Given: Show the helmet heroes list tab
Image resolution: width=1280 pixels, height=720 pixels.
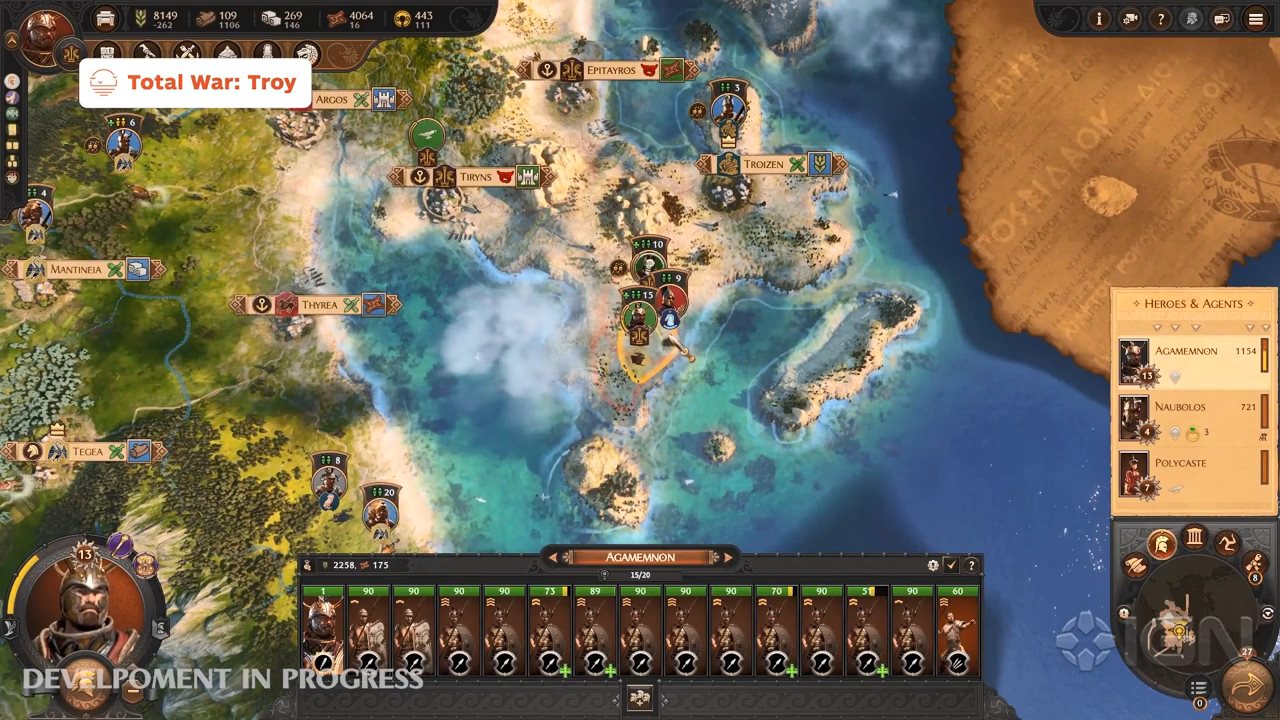Looking at the screenshot, I should [x=1161, y=545].
